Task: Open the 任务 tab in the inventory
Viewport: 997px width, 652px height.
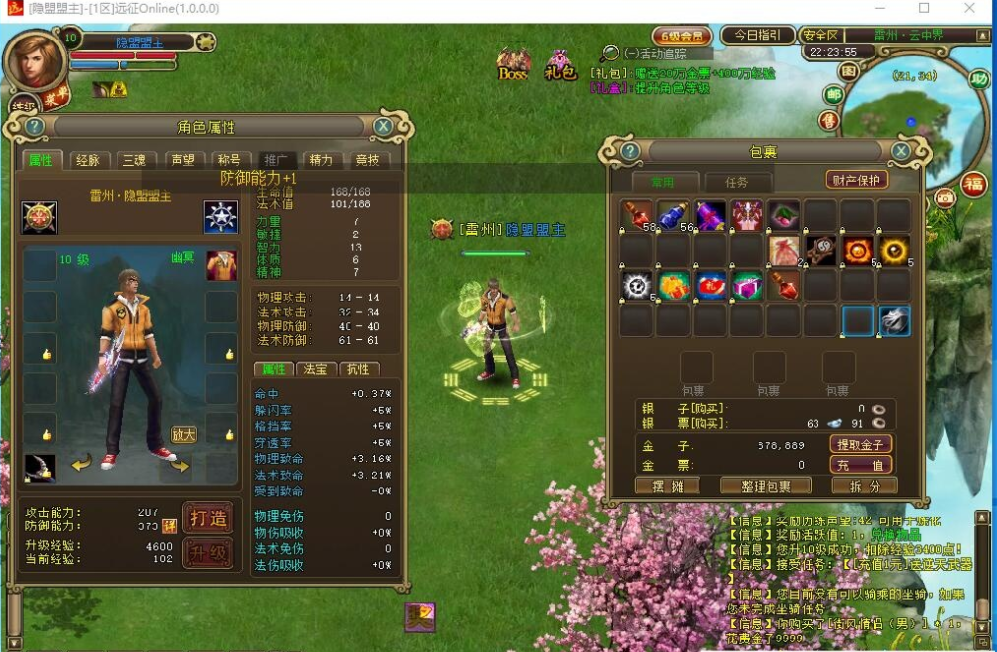Action: 736,182
